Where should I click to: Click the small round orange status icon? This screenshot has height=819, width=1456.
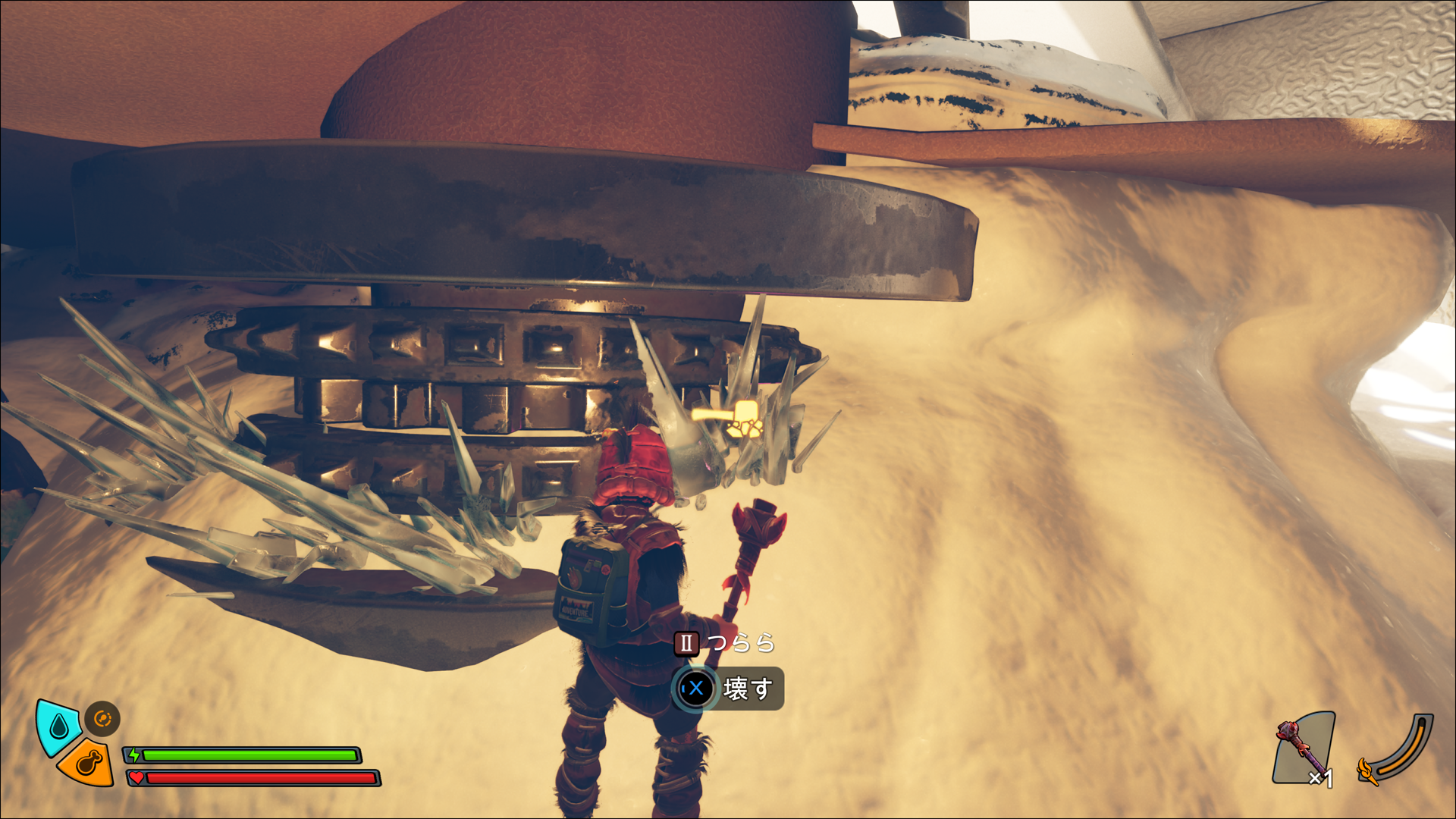coord(102,718)
